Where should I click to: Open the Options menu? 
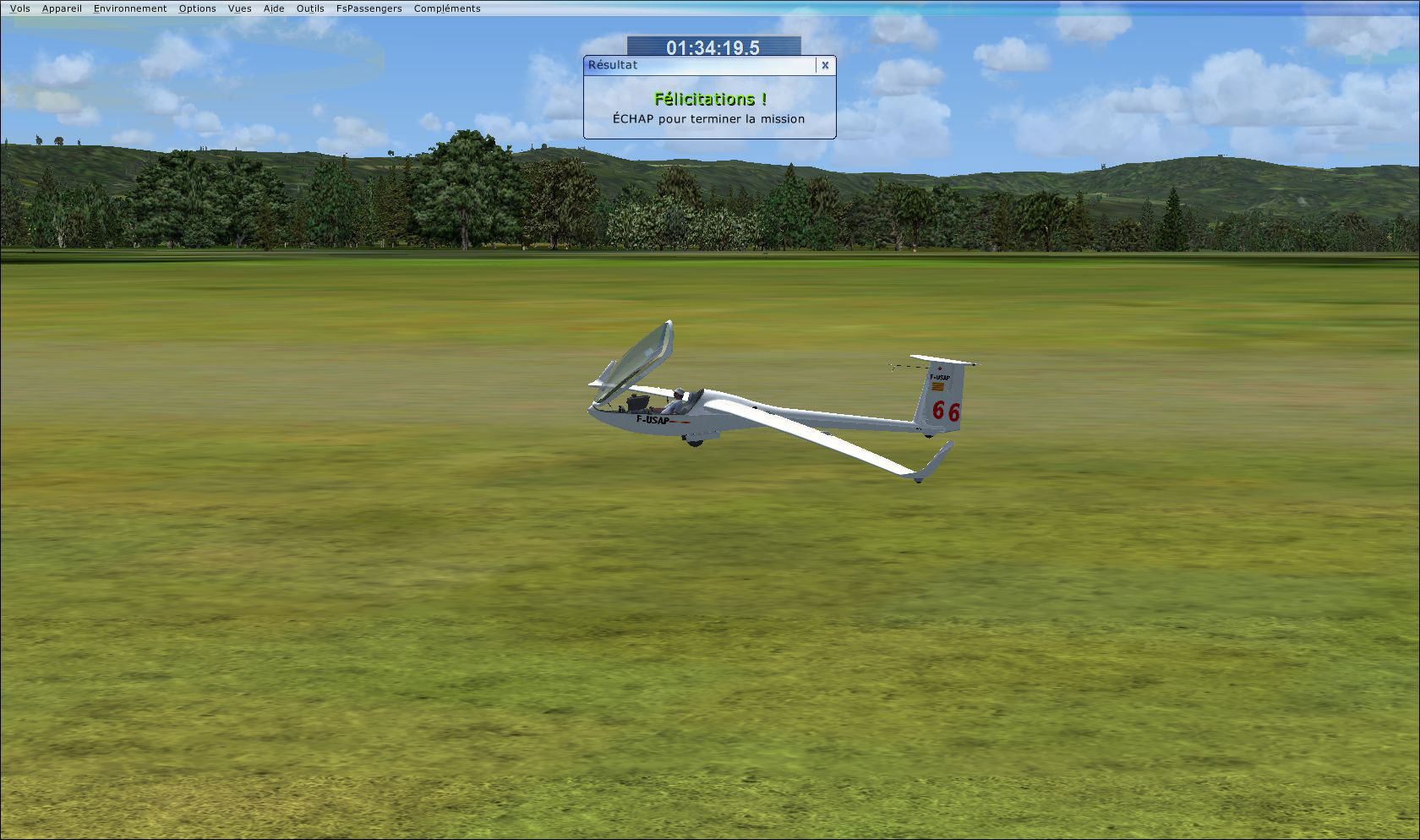click(197, 8)
